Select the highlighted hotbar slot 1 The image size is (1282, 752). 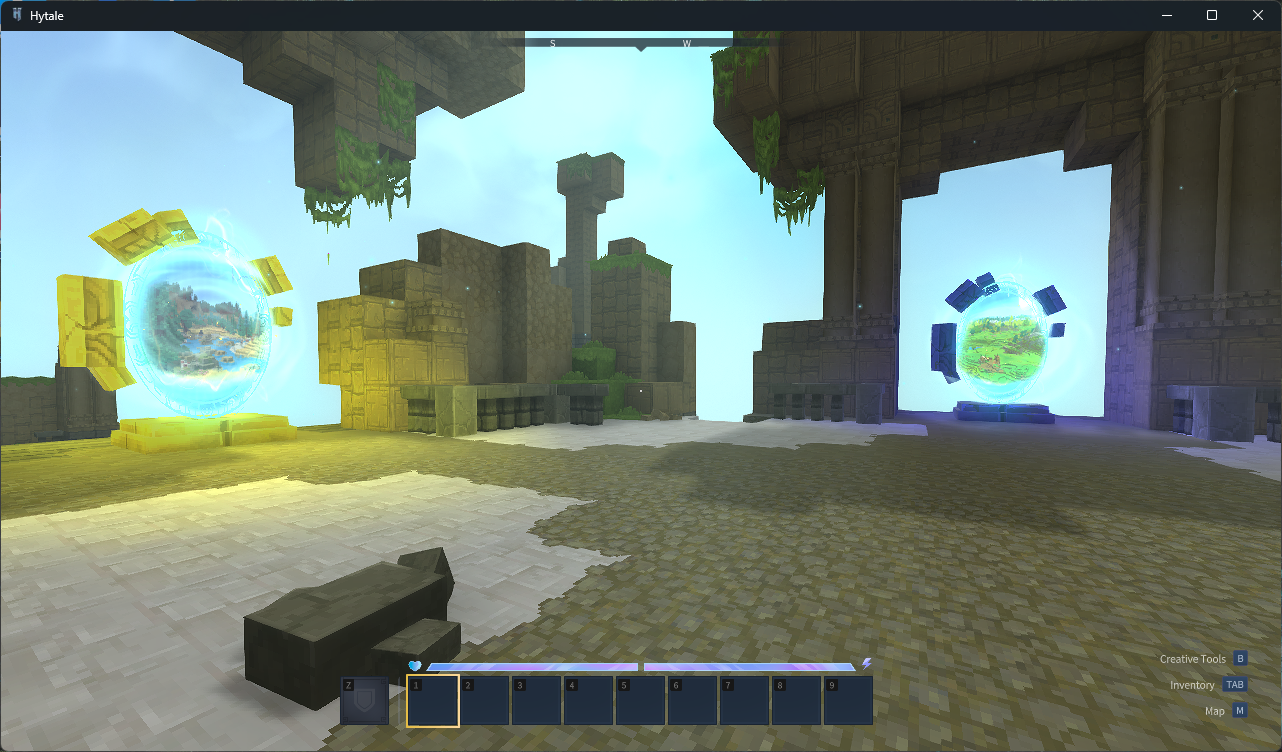pyautogui.click(x=433, y=700)
